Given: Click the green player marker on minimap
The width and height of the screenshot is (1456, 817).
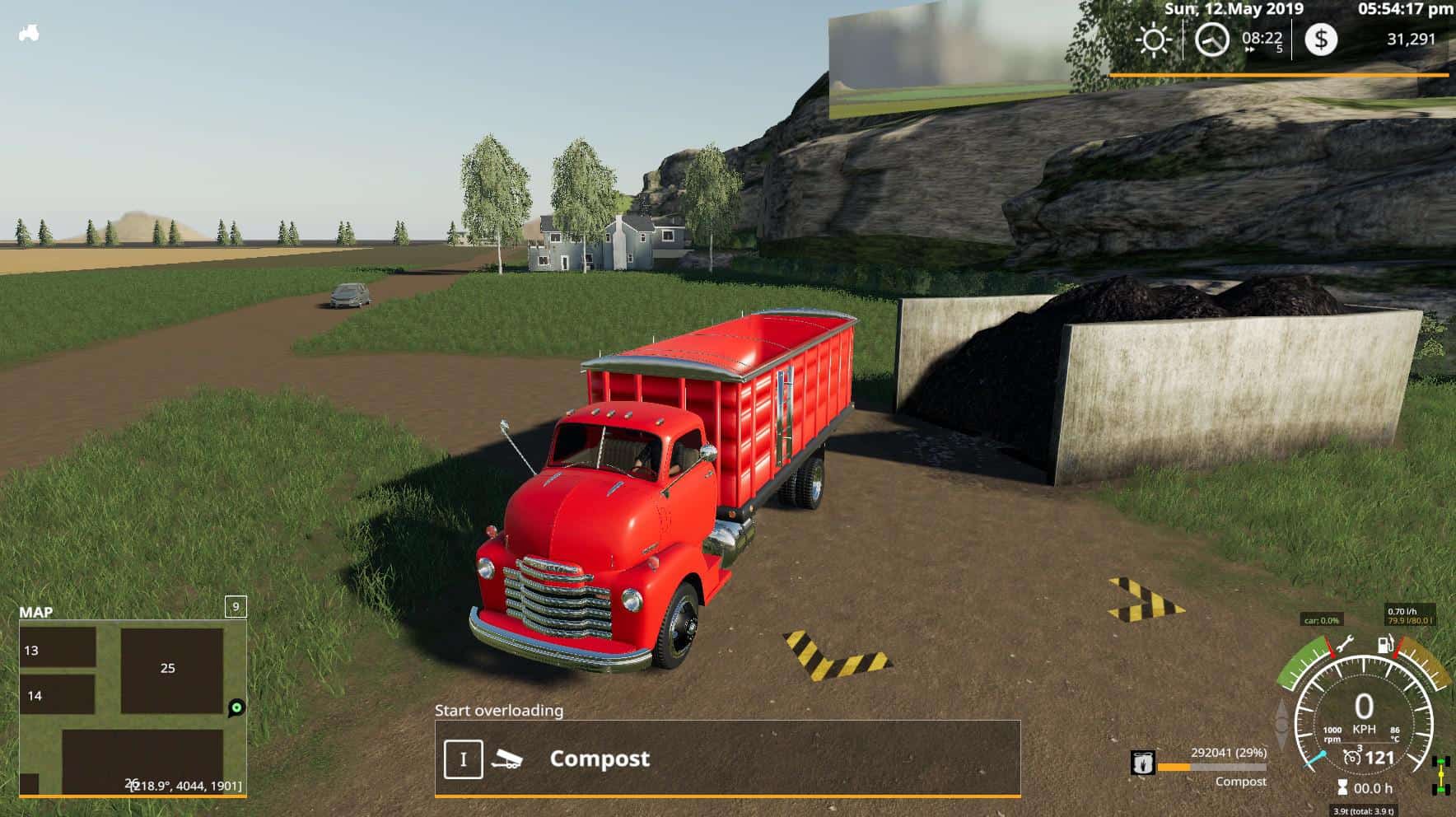Looking at the screenshot, I should coord(236,707).
